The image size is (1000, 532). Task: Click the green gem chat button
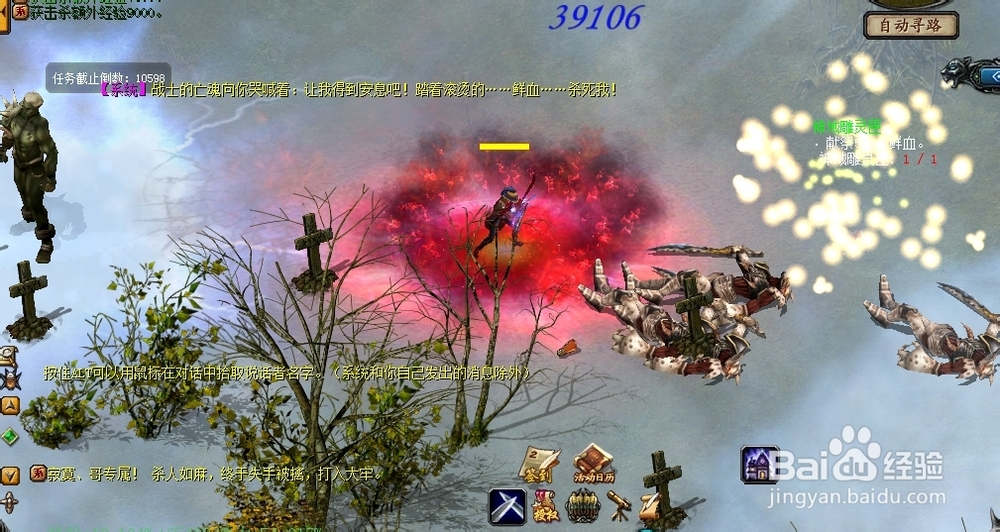pos(9,436)
